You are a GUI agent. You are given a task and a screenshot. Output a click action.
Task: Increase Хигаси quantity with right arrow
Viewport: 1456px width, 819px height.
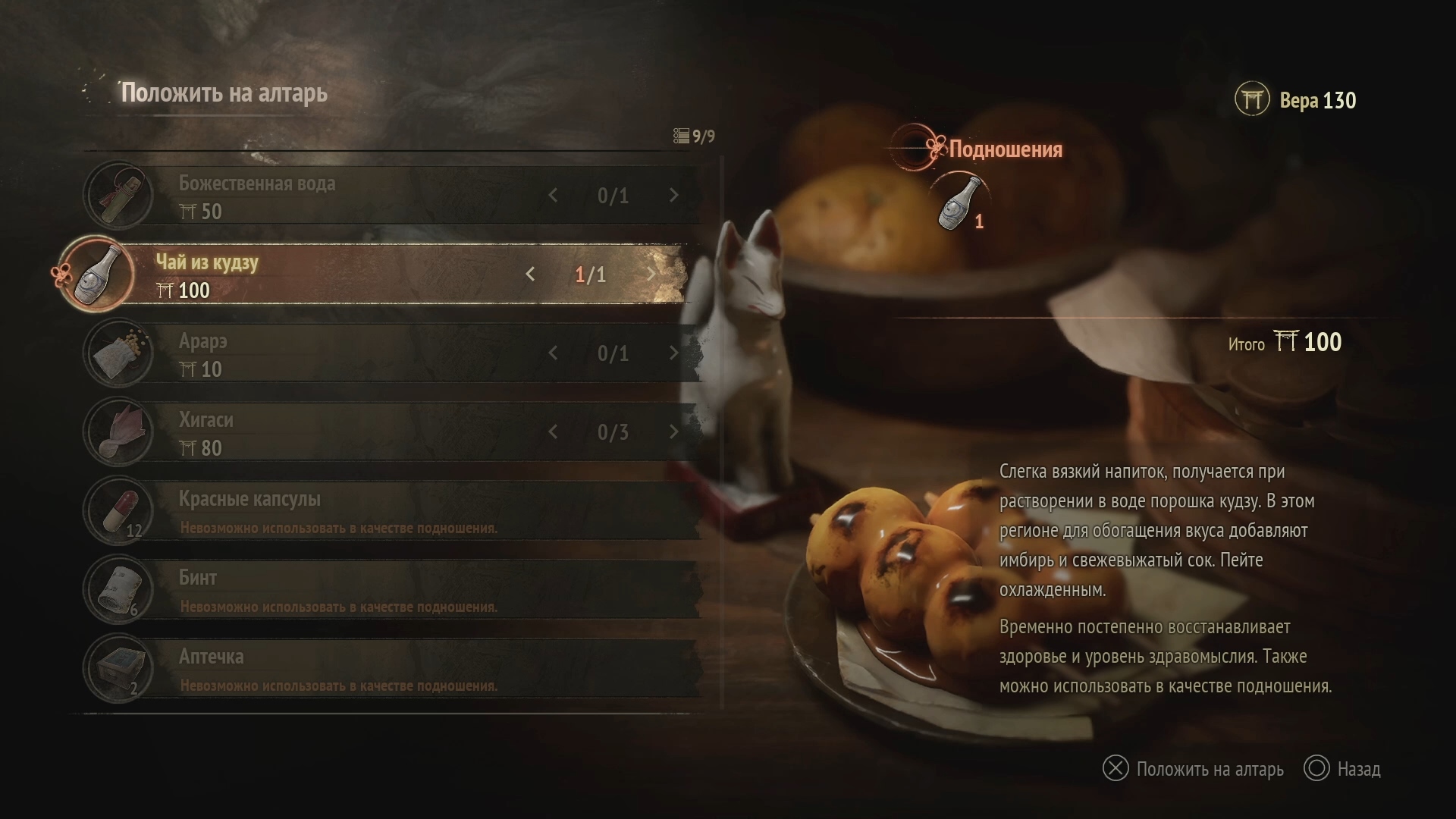click(x=673, y=432)
